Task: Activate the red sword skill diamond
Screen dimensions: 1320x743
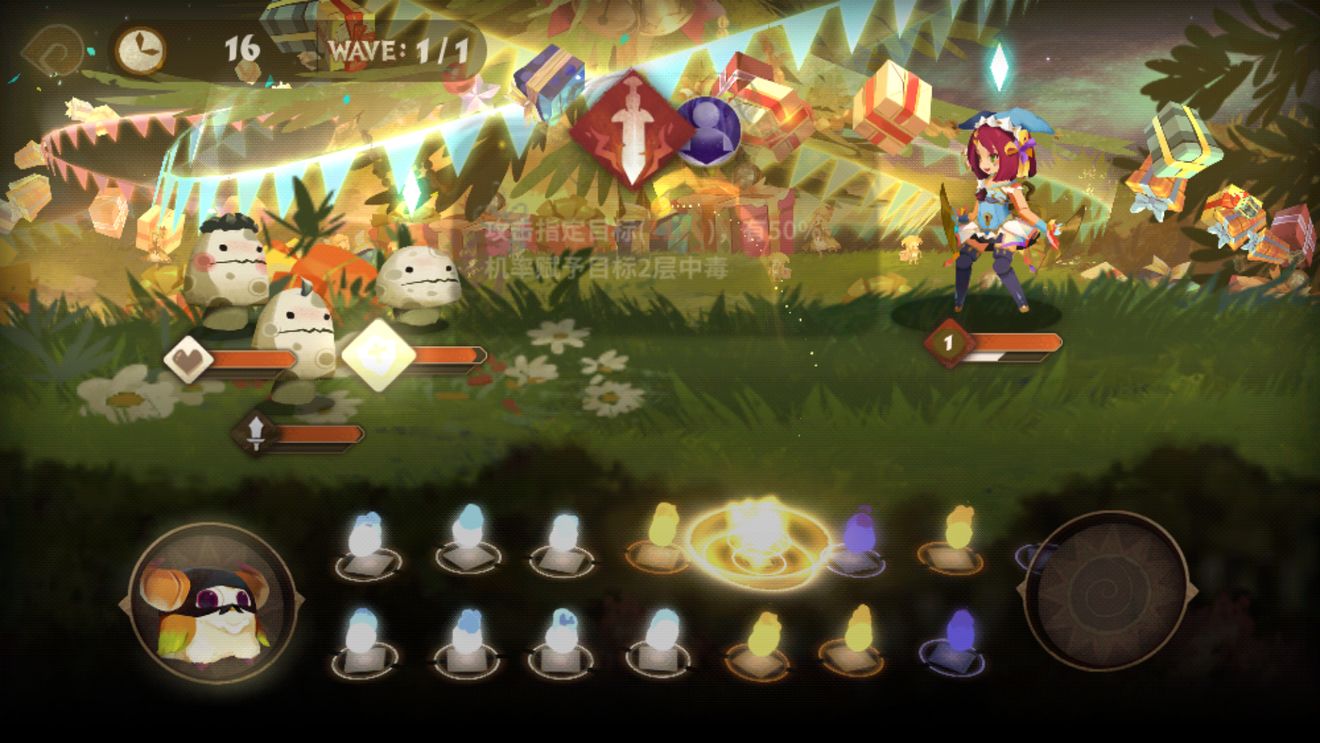Action: pos(632,129)
